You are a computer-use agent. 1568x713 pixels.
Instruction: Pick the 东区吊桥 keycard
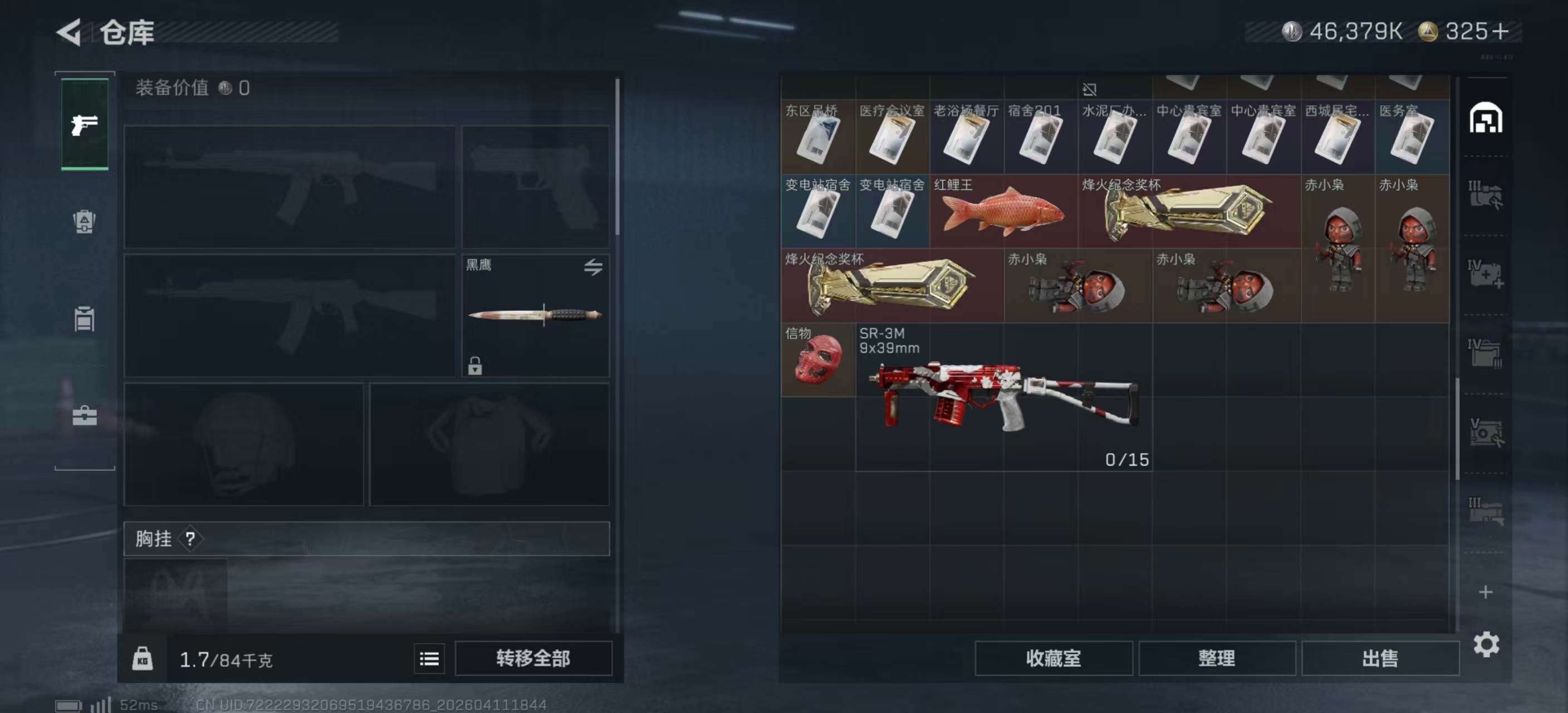tap(817, 138)
